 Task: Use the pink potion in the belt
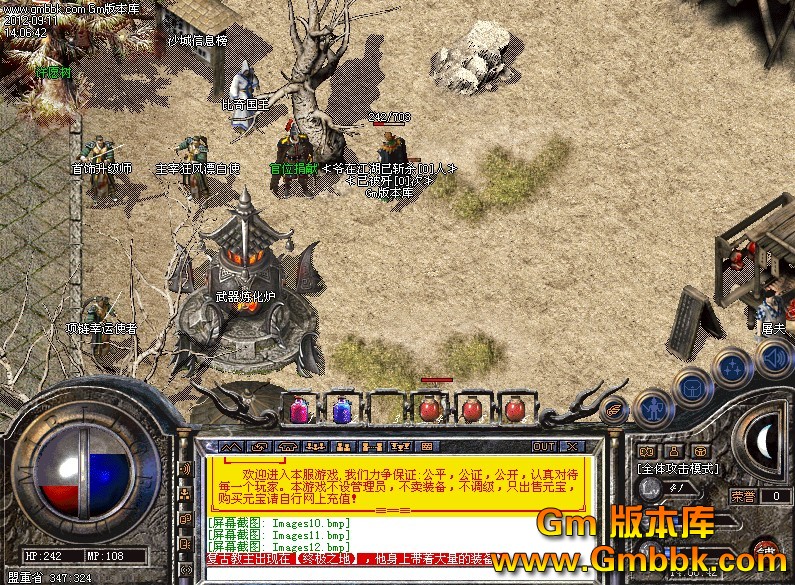(x=298, y=408)
